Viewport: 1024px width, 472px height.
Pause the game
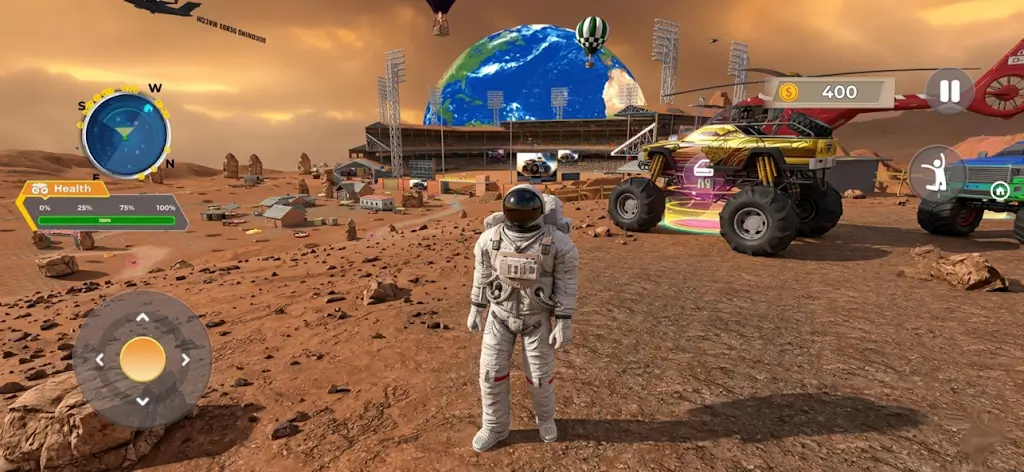tap(949, 91)
